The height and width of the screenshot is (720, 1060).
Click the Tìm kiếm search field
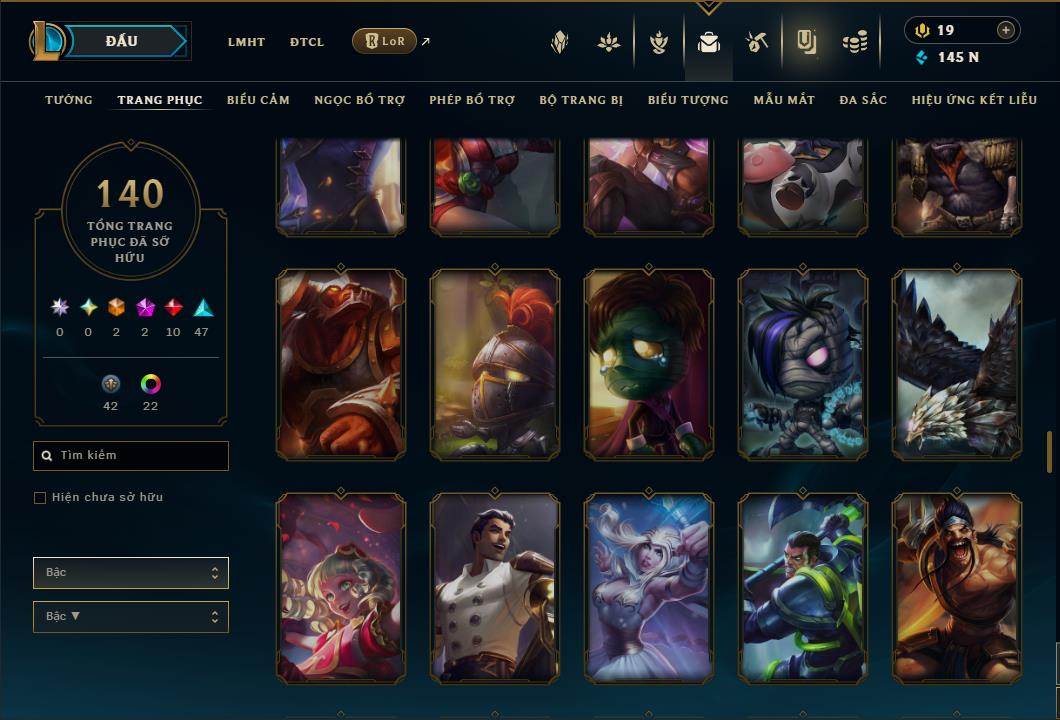[x=131, y=456]
